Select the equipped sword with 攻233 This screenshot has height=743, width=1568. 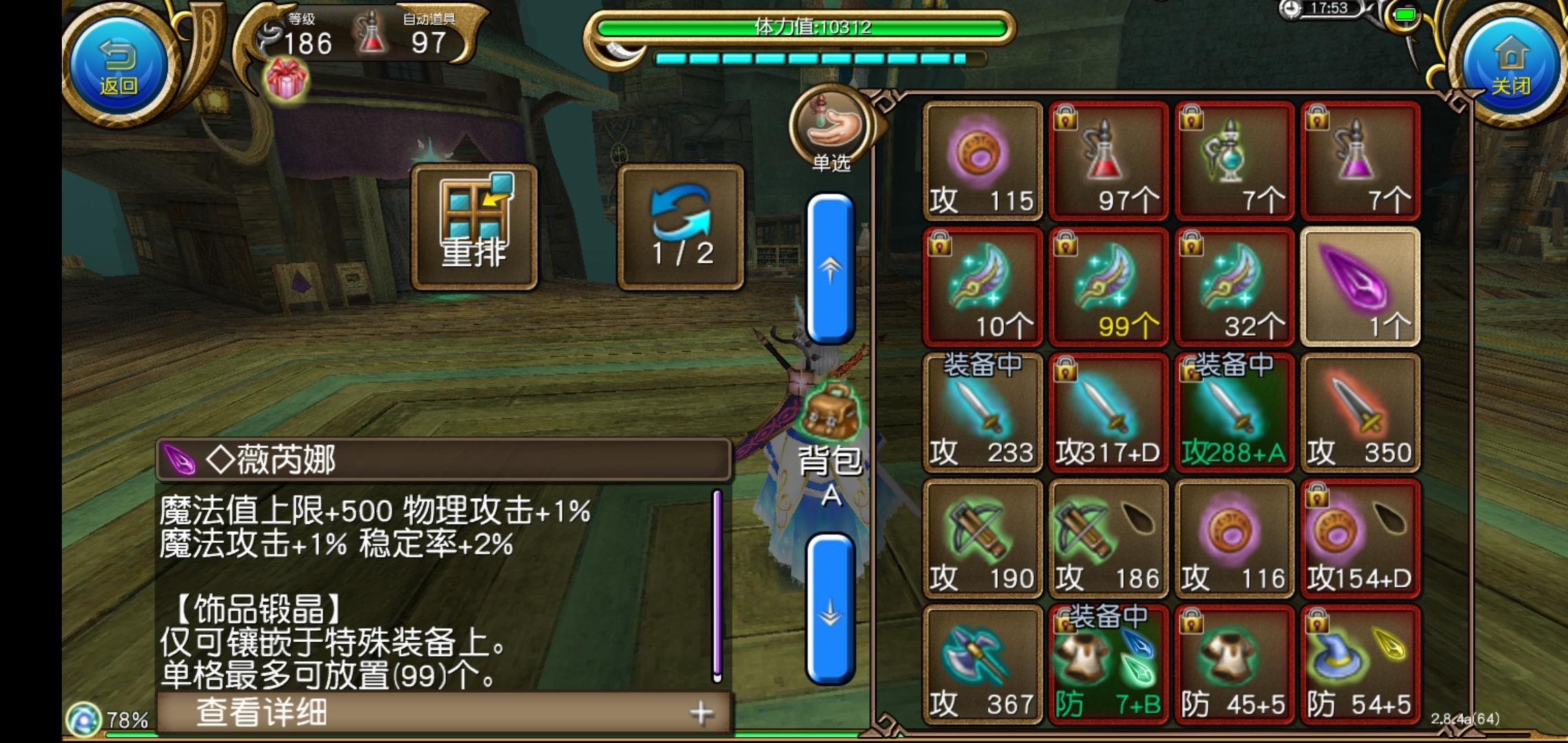[x=982, y=413]
